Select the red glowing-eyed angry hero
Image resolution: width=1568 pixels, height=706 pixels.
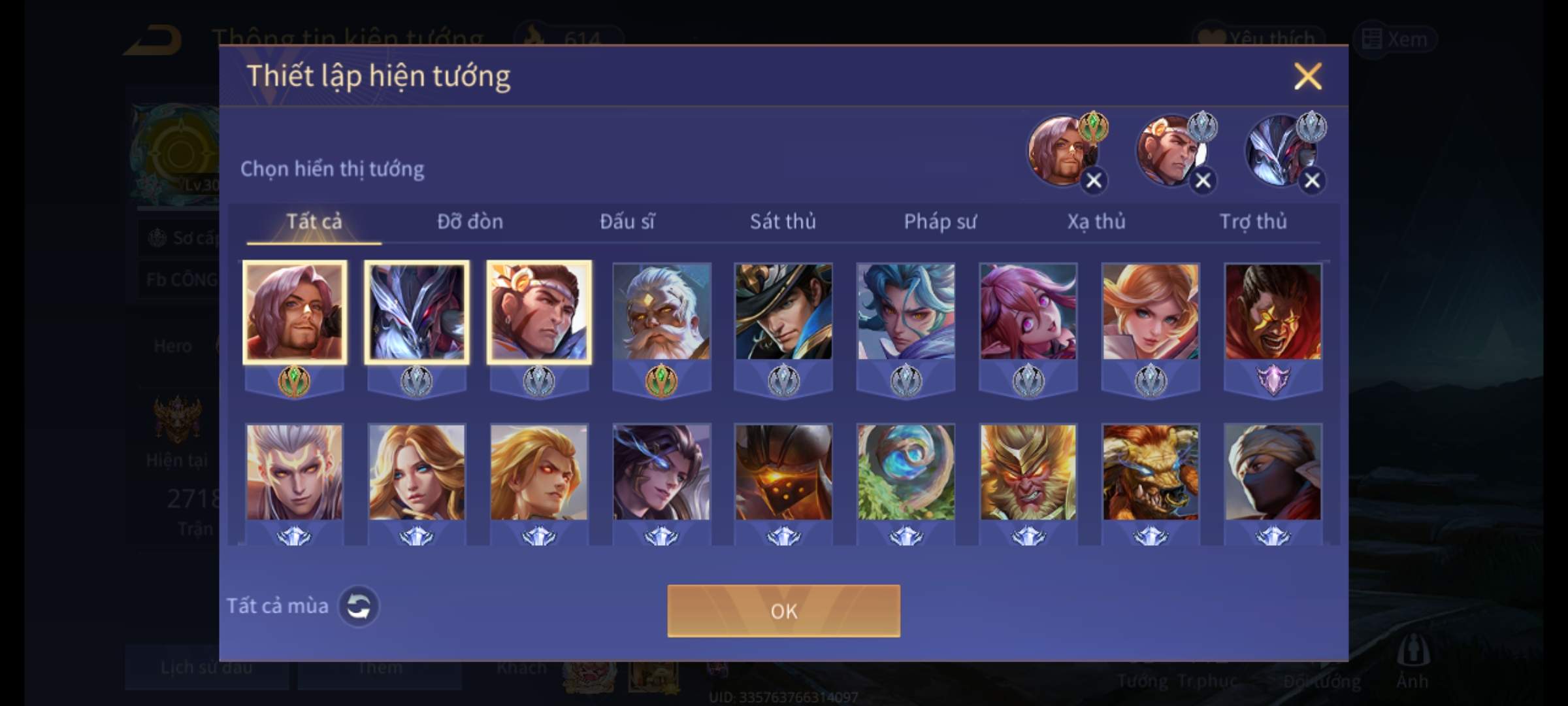[1273, 312]
